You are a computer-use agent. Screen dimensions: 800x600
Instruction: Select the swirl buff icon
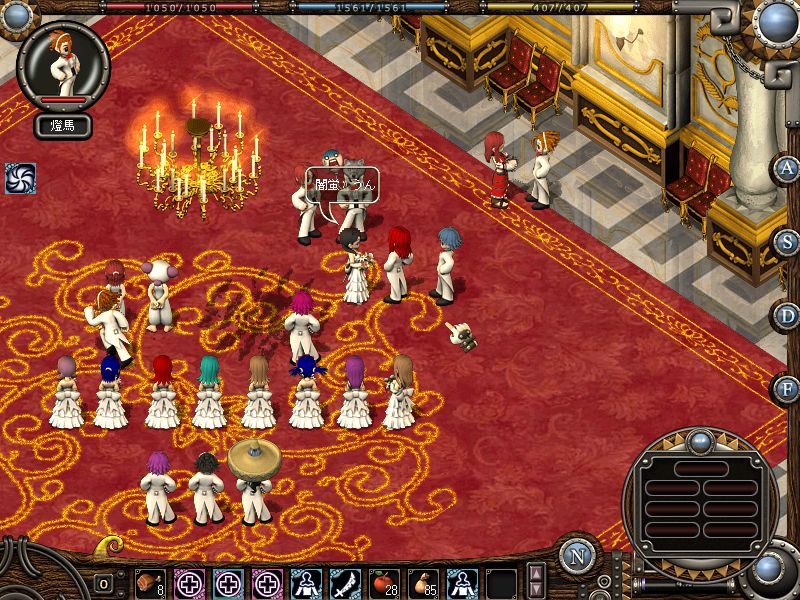(x=20, y=178)
